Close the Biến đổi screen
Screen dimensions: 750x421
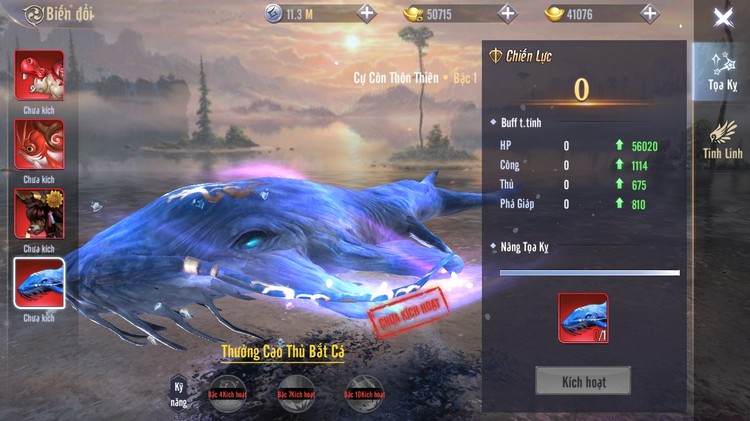tap(722, 17)
